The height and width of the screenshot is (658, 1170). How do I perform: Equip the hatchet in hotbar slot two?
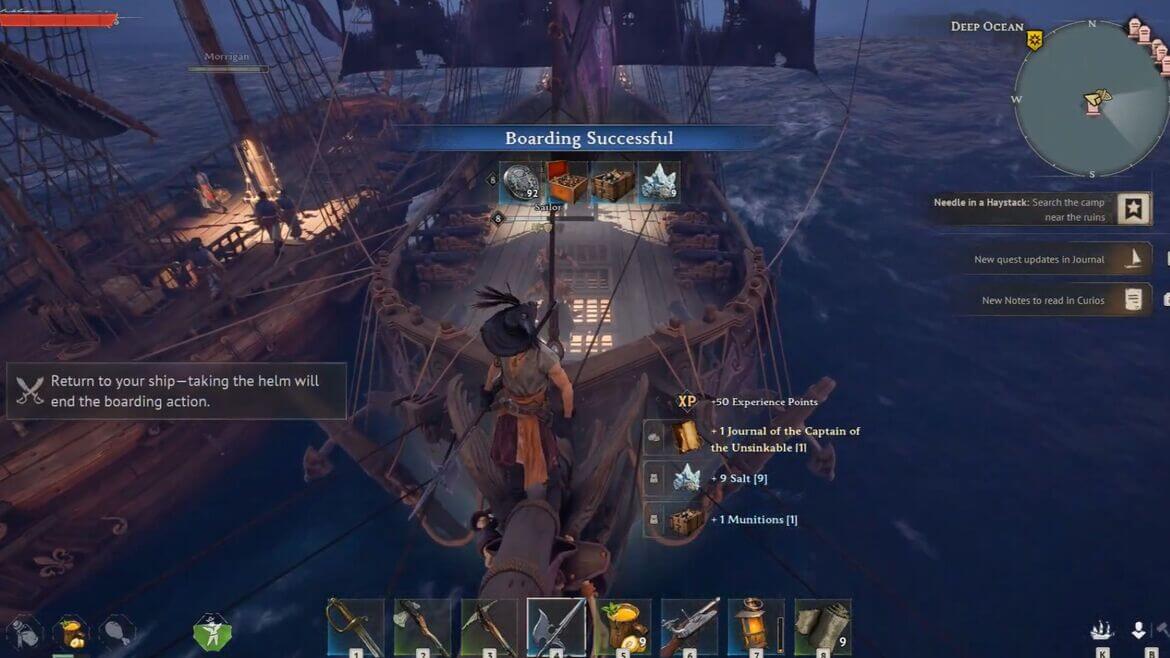pyautogui.click(x=422, y=627)
